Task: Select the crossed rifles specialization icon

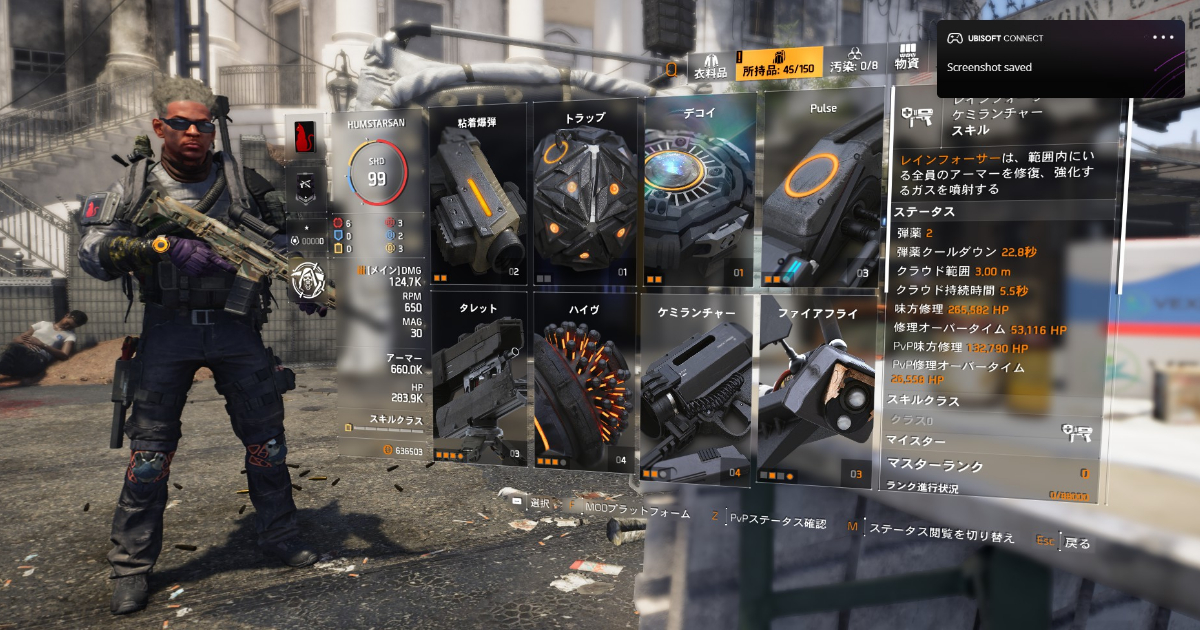Action: [x=307, y=187]
